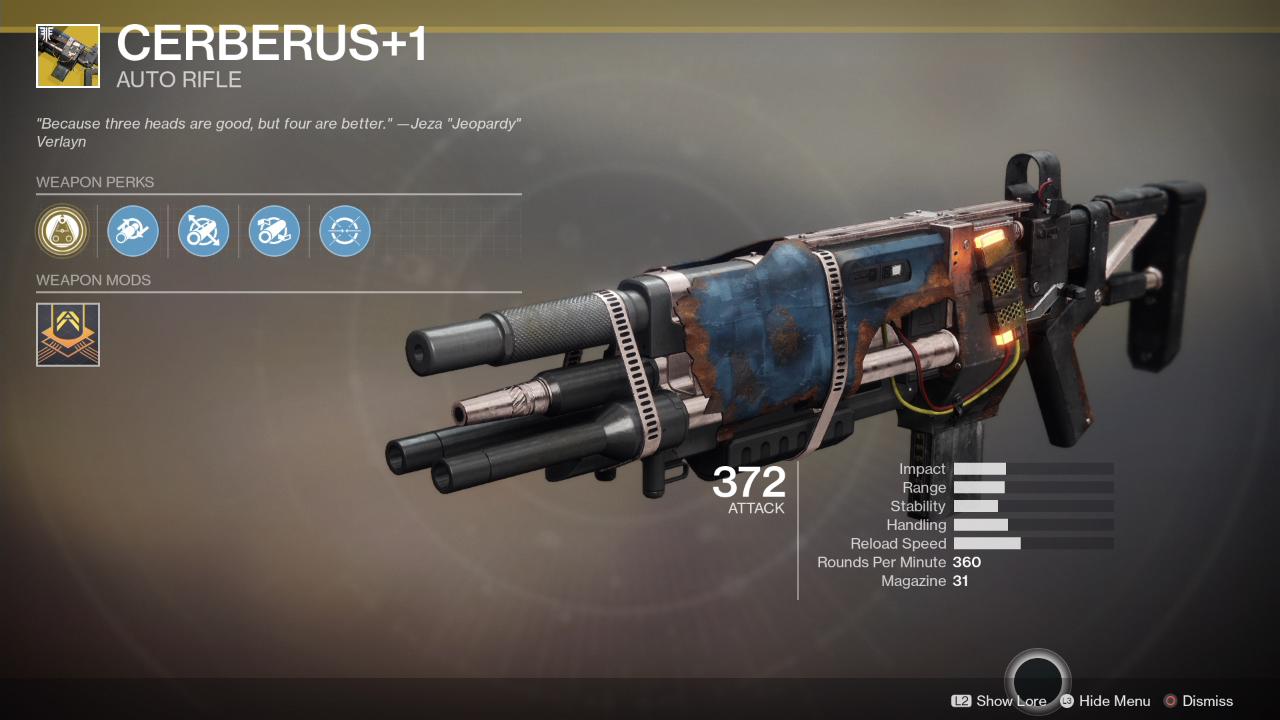View the fourth barrel perk icon

(x=273, y=231)
